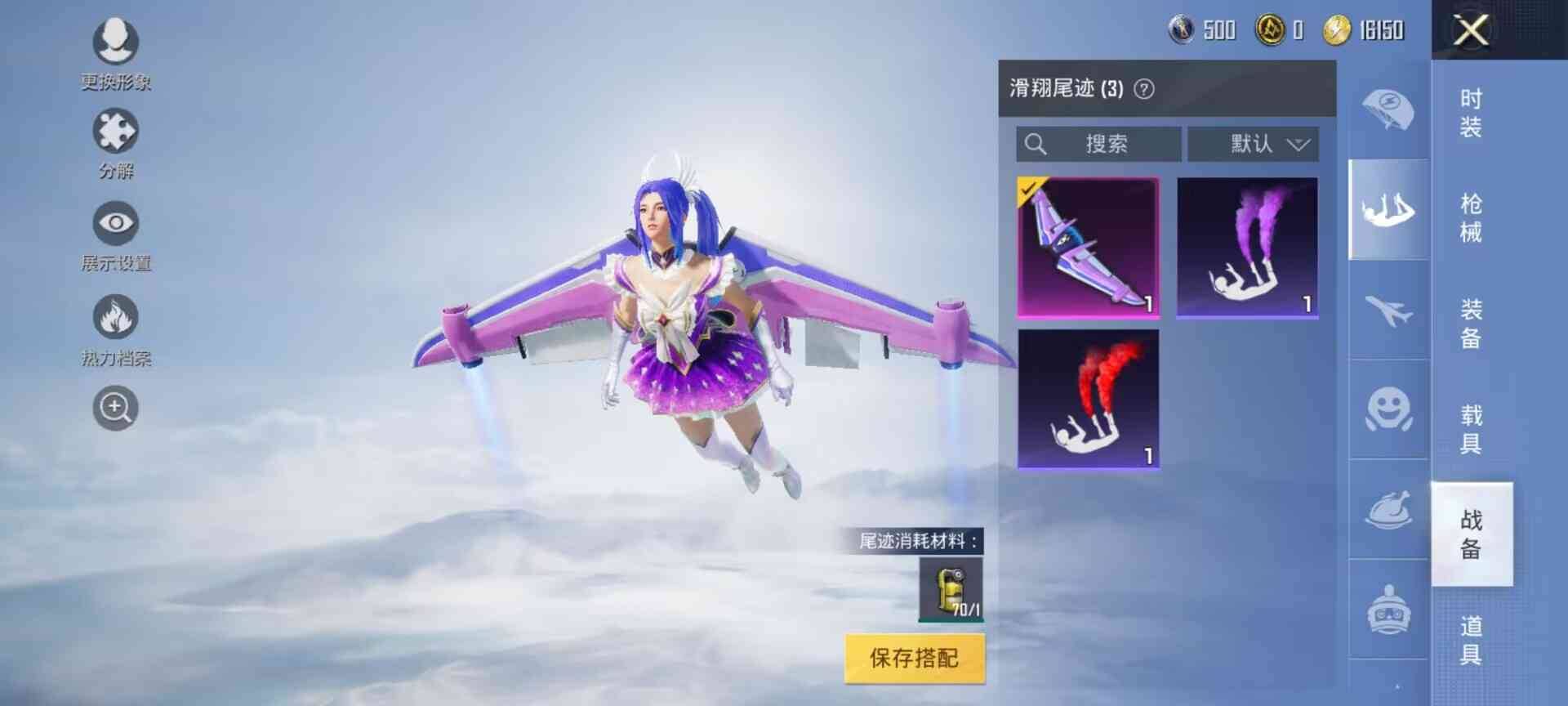The width and height of the screenshot is (1568, 706).
Task: Open the 默认 sorting dropdown
Action: (x=1254, y=144)
